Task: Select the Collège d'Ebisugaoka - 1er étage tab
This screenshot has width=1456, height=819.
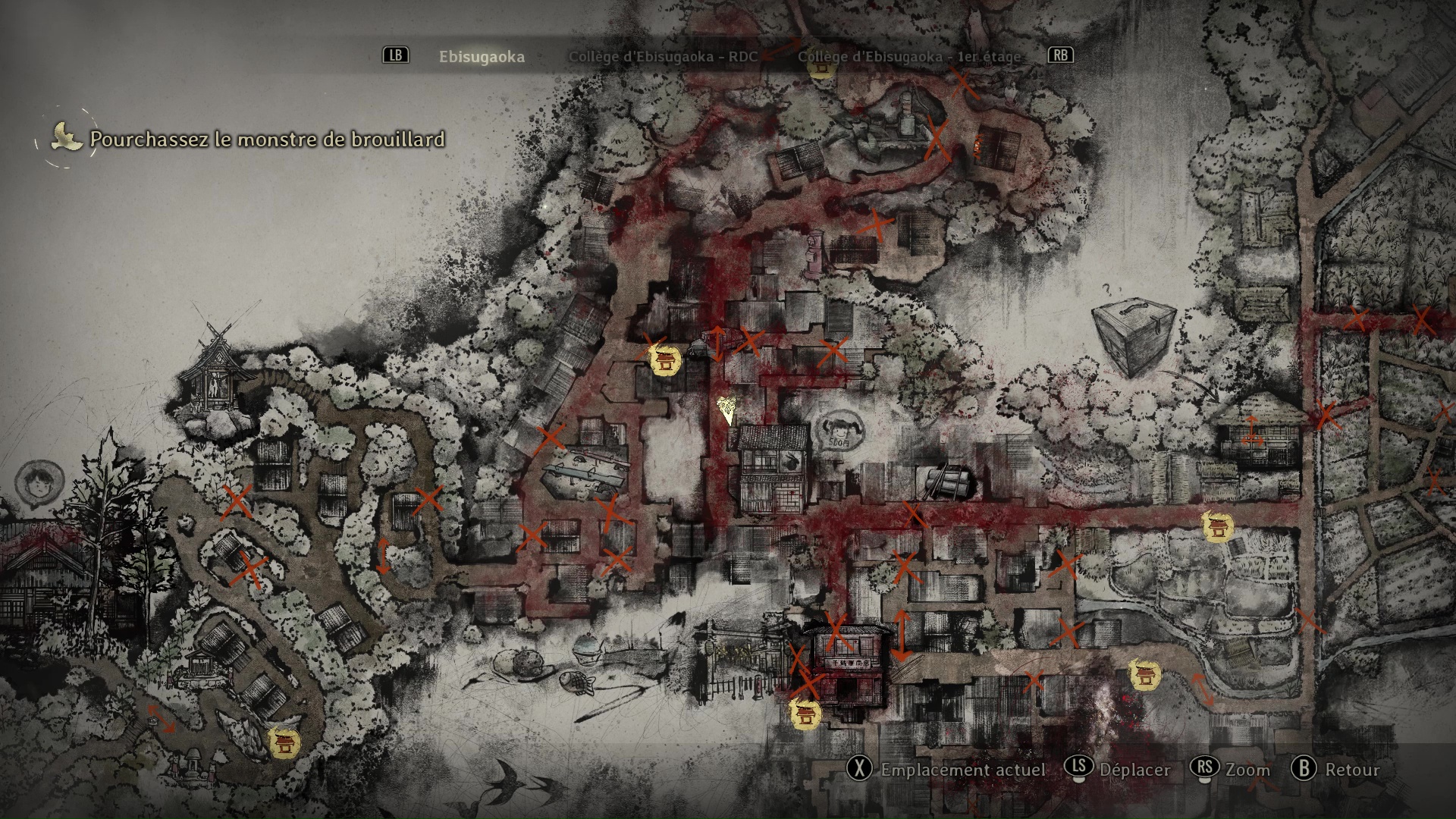Action: coord(908,57)
